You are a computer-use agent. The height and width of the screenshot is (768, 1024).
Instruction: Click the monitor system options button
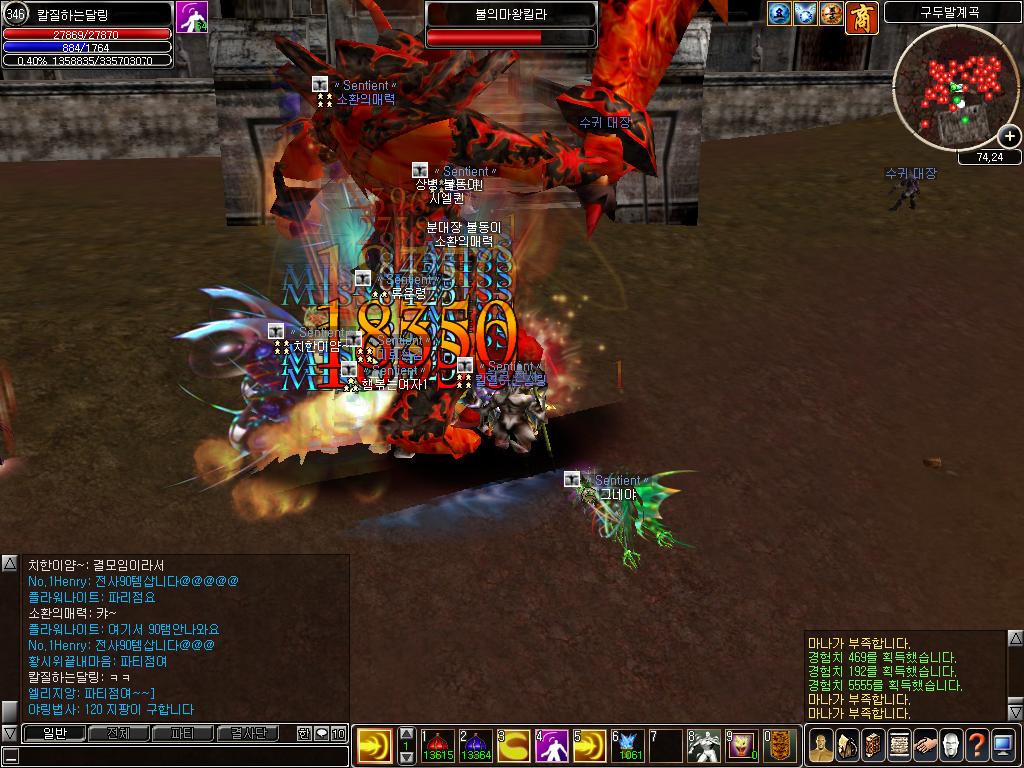click(1003, 745)
